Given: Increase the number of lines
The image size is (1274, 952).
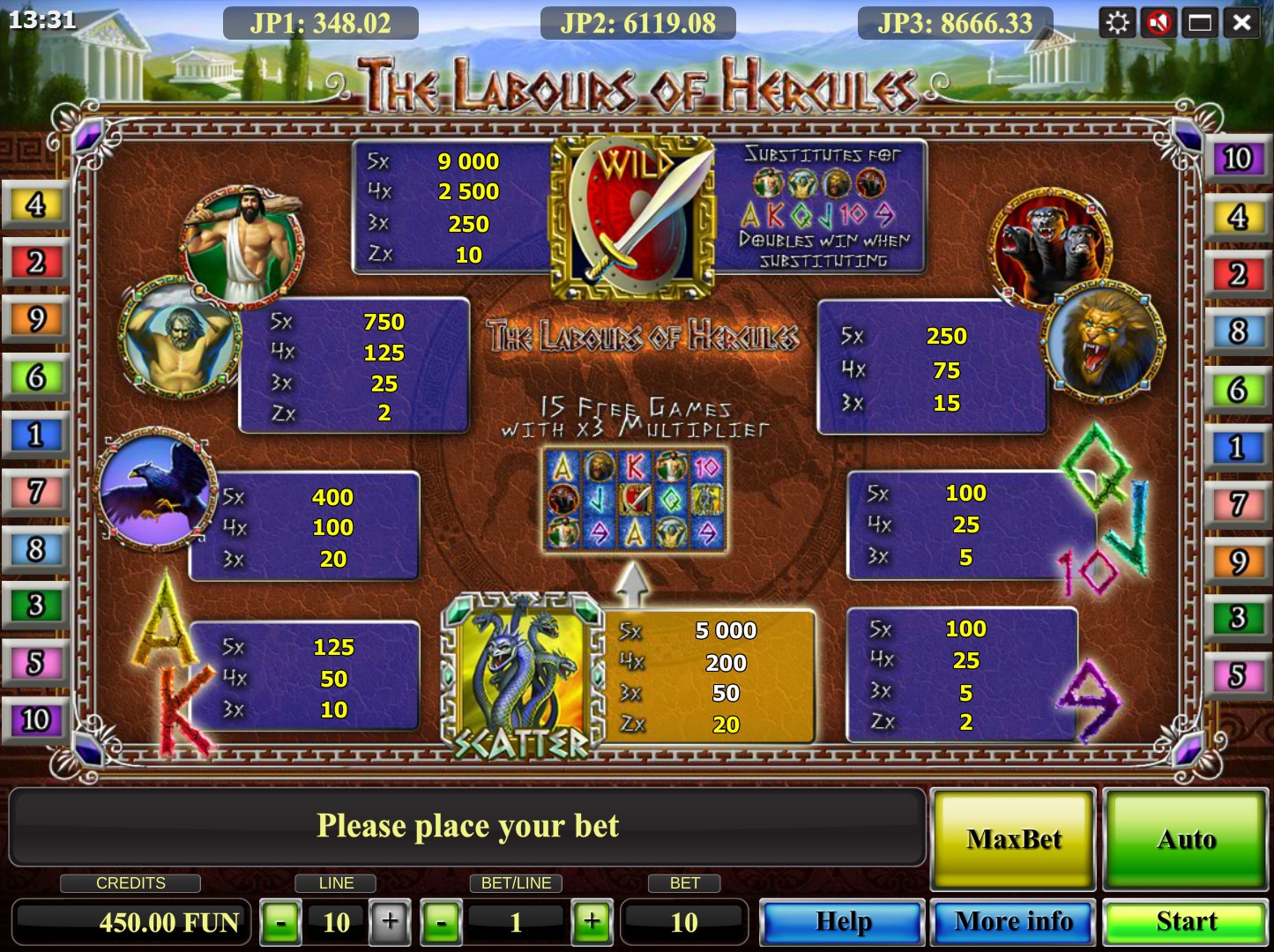Looking at the screenshot, I should coord(390,923).
